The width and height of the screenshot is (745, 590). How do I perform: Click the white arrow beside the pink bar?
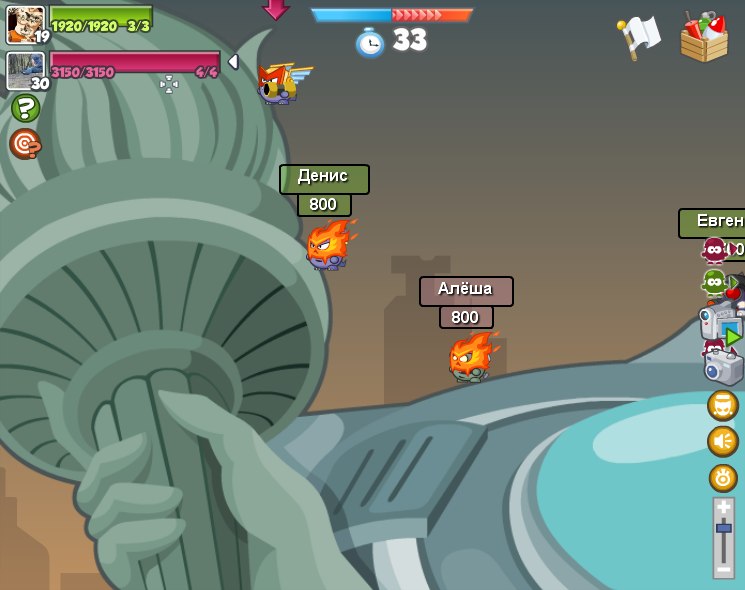coord(234,62)
